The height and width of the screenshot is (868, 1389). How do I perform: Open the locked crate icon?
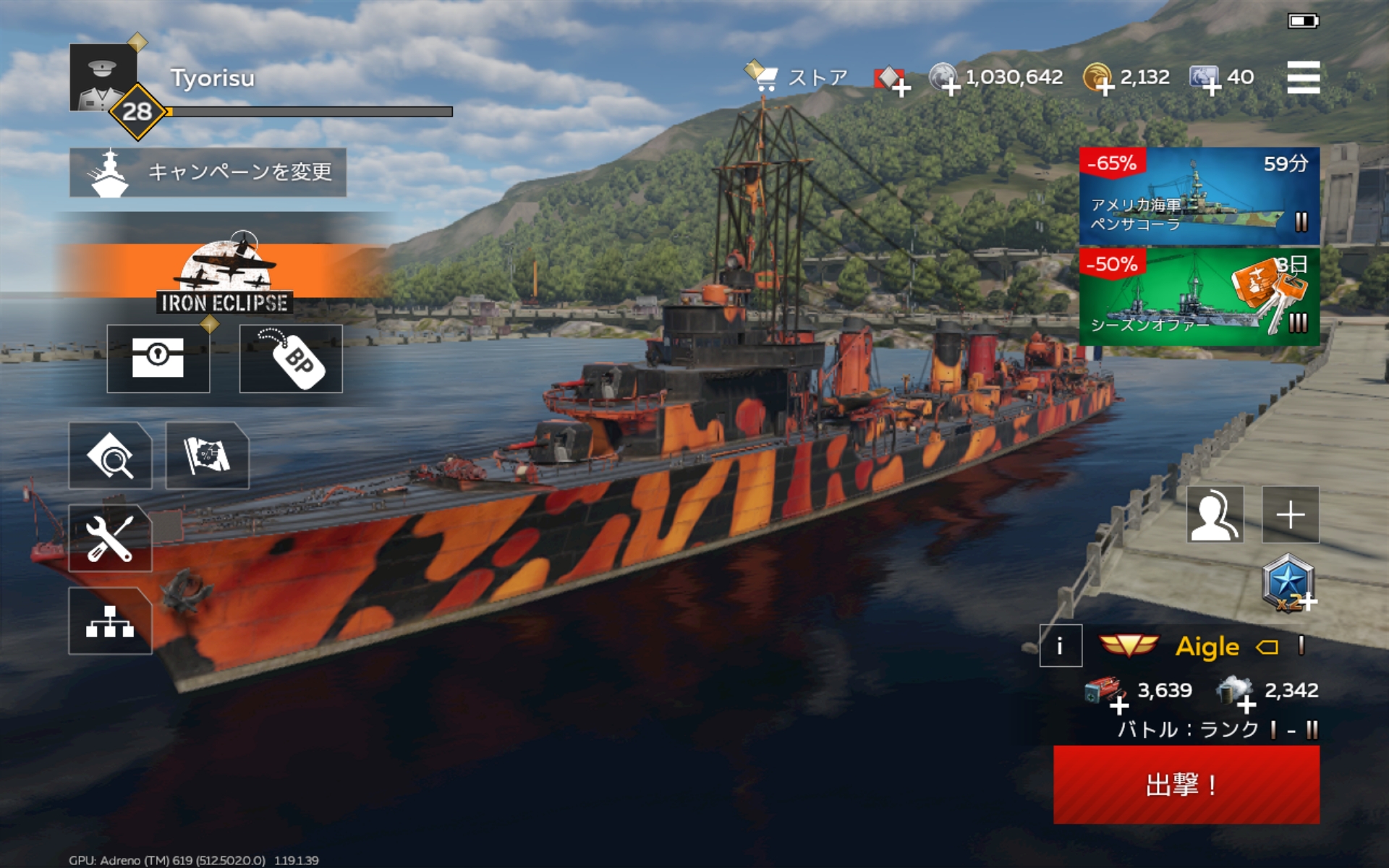(158, 358)
